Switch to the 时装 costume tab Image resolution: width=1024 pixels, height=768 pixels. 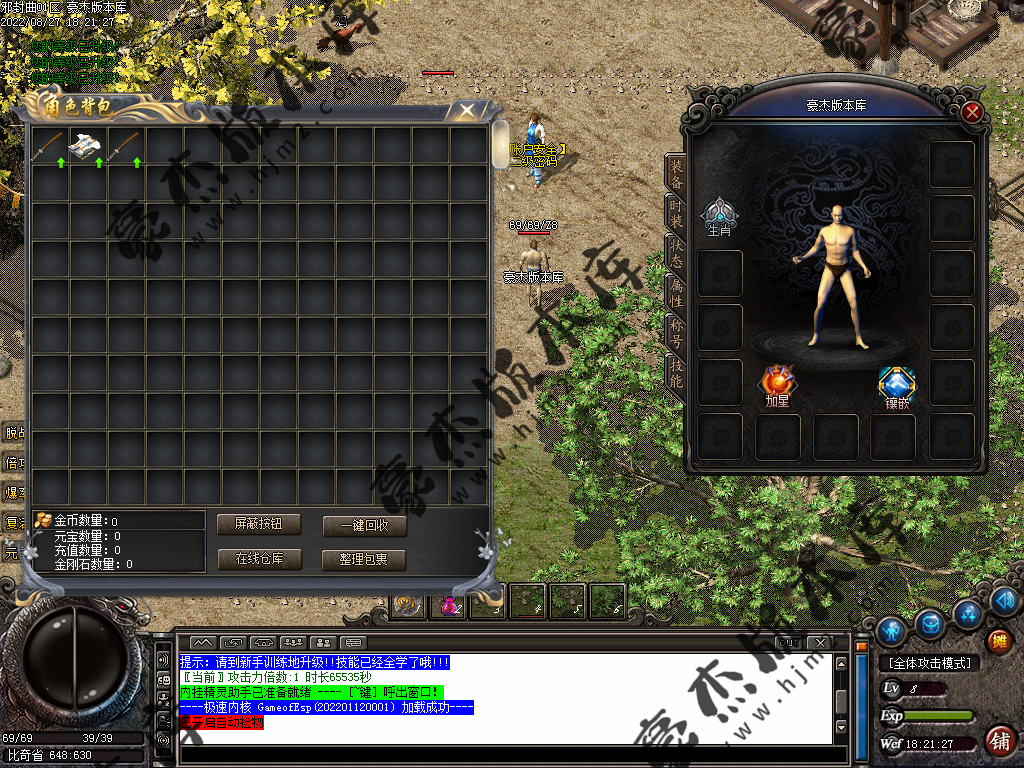pyautogui.click(x=676, y=213)
